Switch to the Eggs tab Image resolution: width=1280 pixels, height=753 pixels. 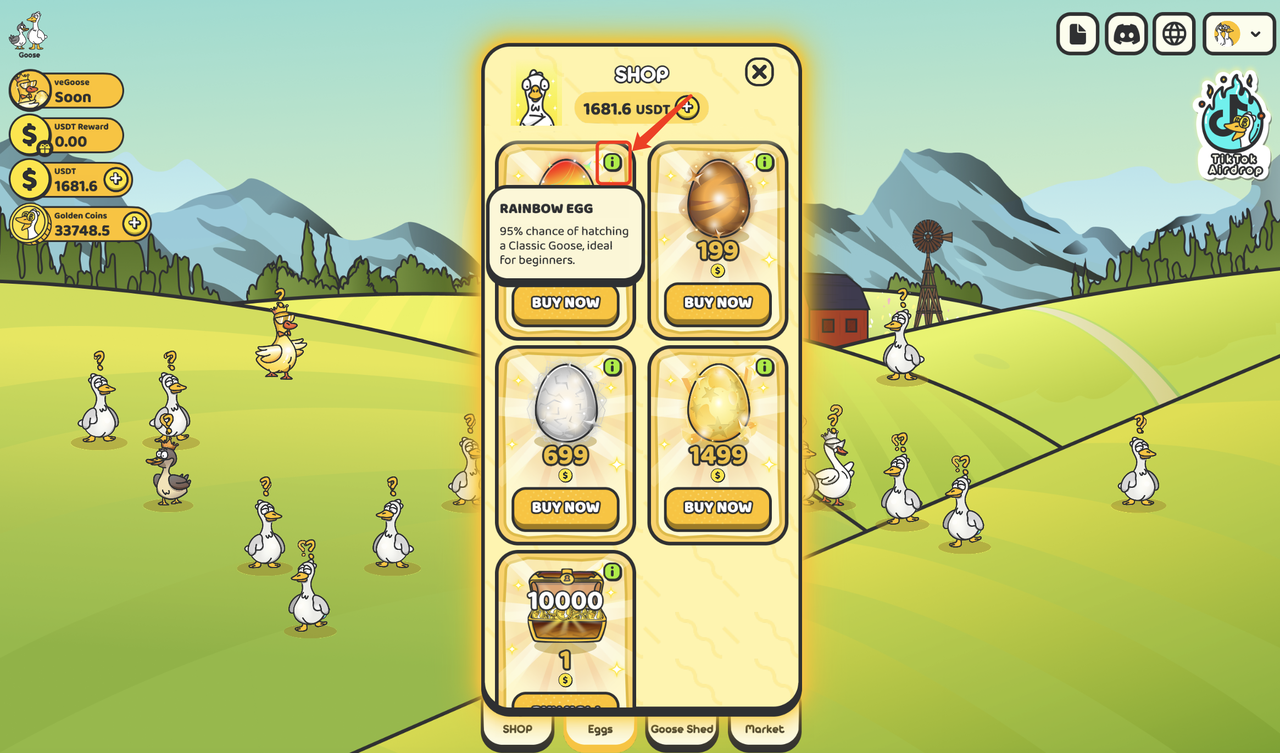[x=600, y=730]
